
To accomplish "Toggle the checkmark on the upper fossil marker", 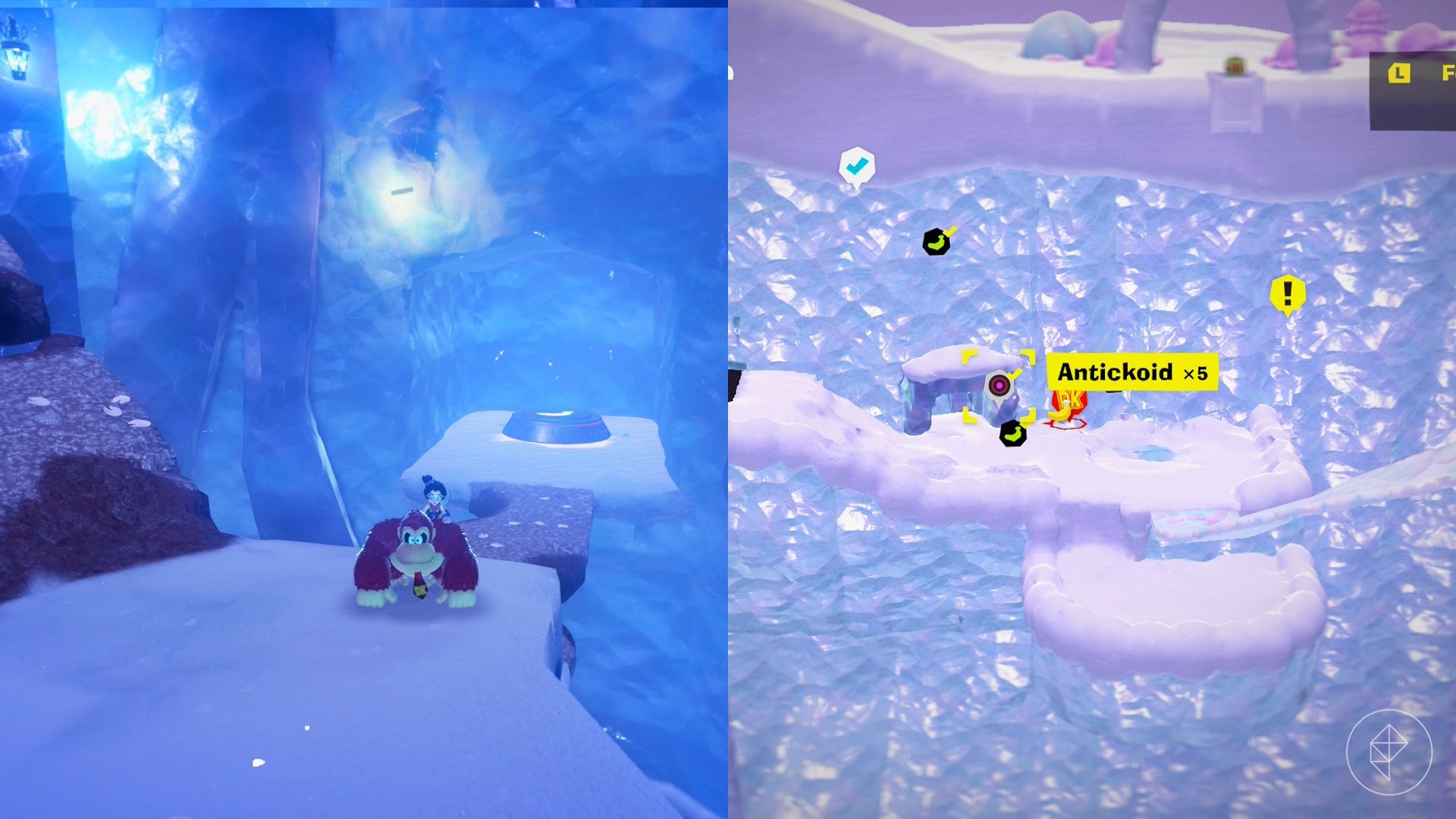I will click(x=950, y=231).
